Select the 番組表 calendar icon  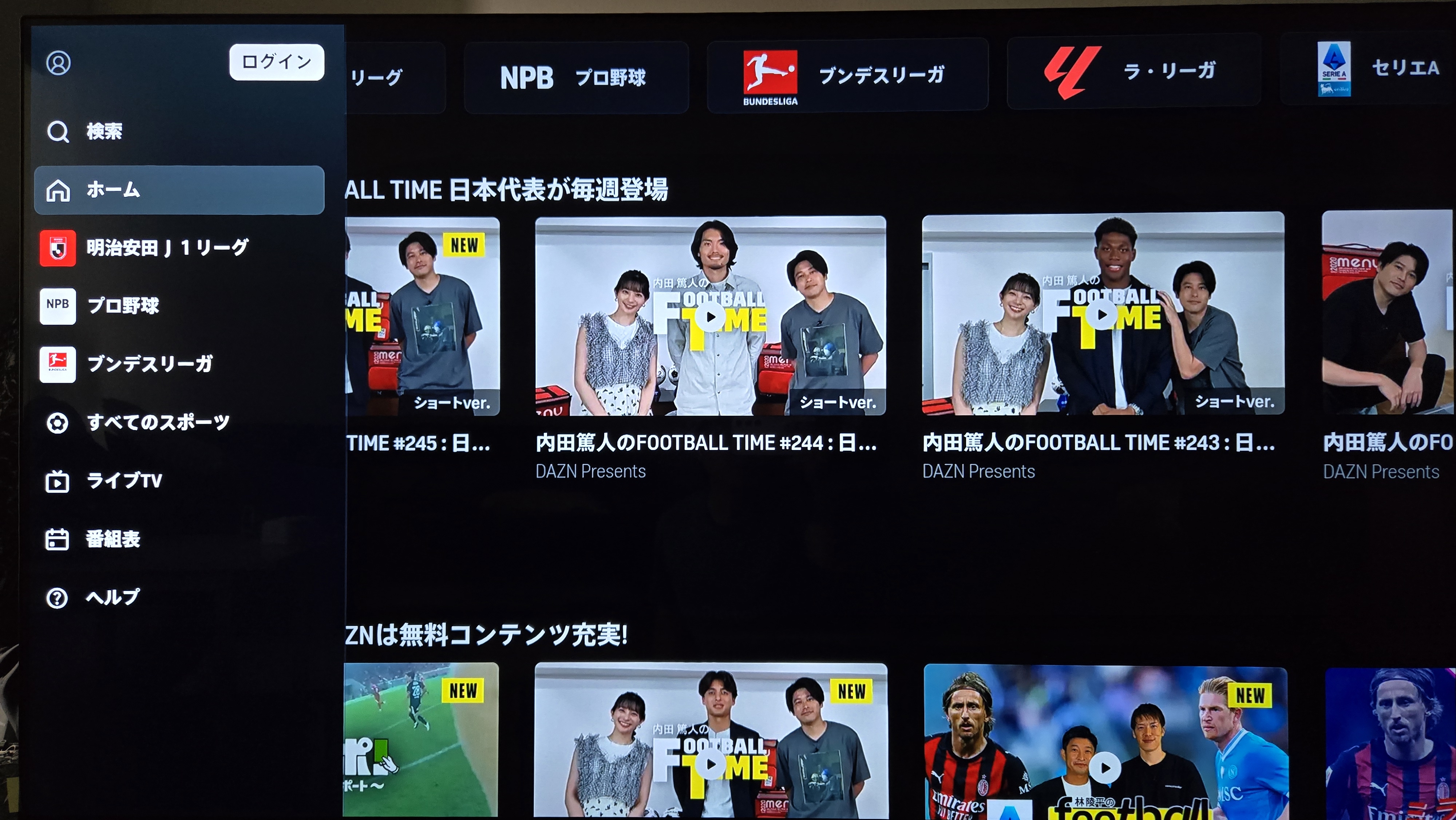tap(57, 540)
